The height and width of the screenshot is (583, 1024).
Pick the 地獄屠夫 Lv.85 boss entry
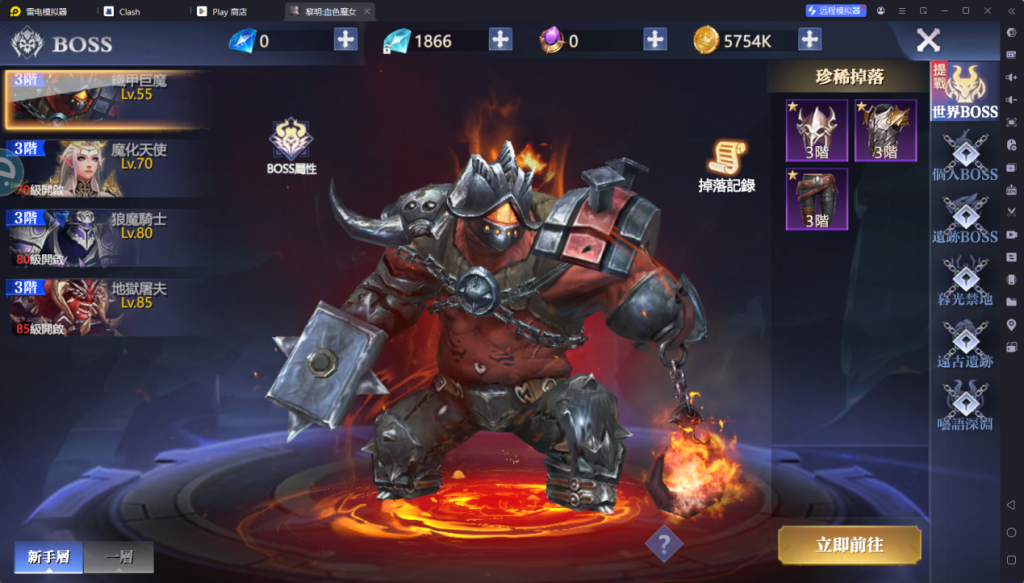105,306
